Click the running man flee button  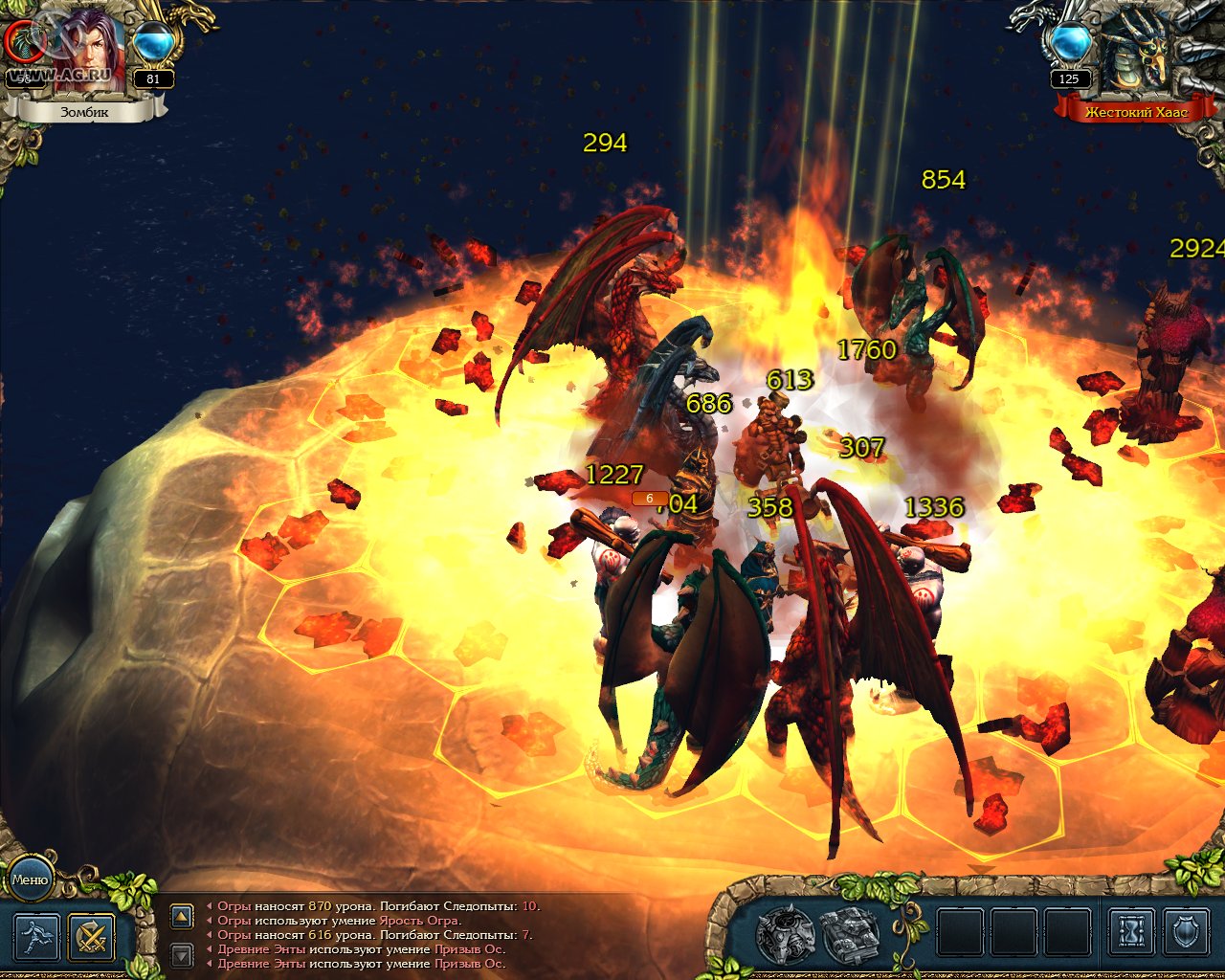coord(36,937)
